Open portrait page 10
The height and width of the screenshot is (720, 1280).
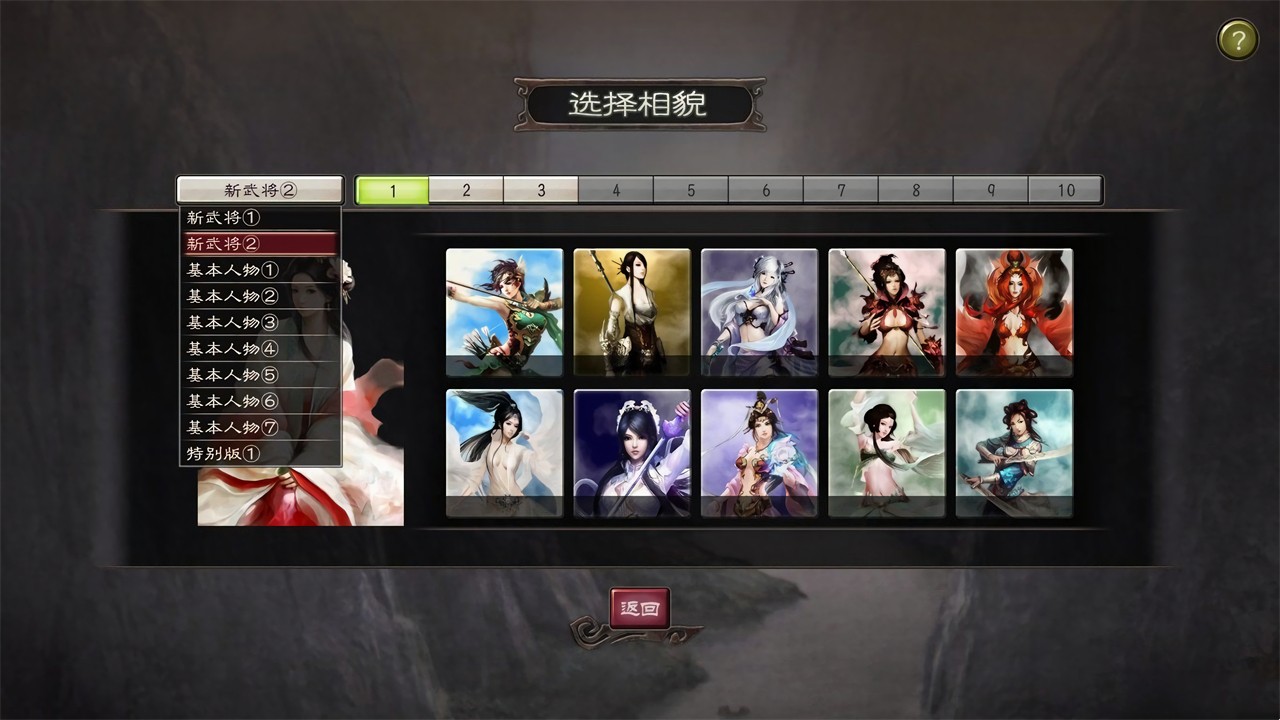point(1066,189)
